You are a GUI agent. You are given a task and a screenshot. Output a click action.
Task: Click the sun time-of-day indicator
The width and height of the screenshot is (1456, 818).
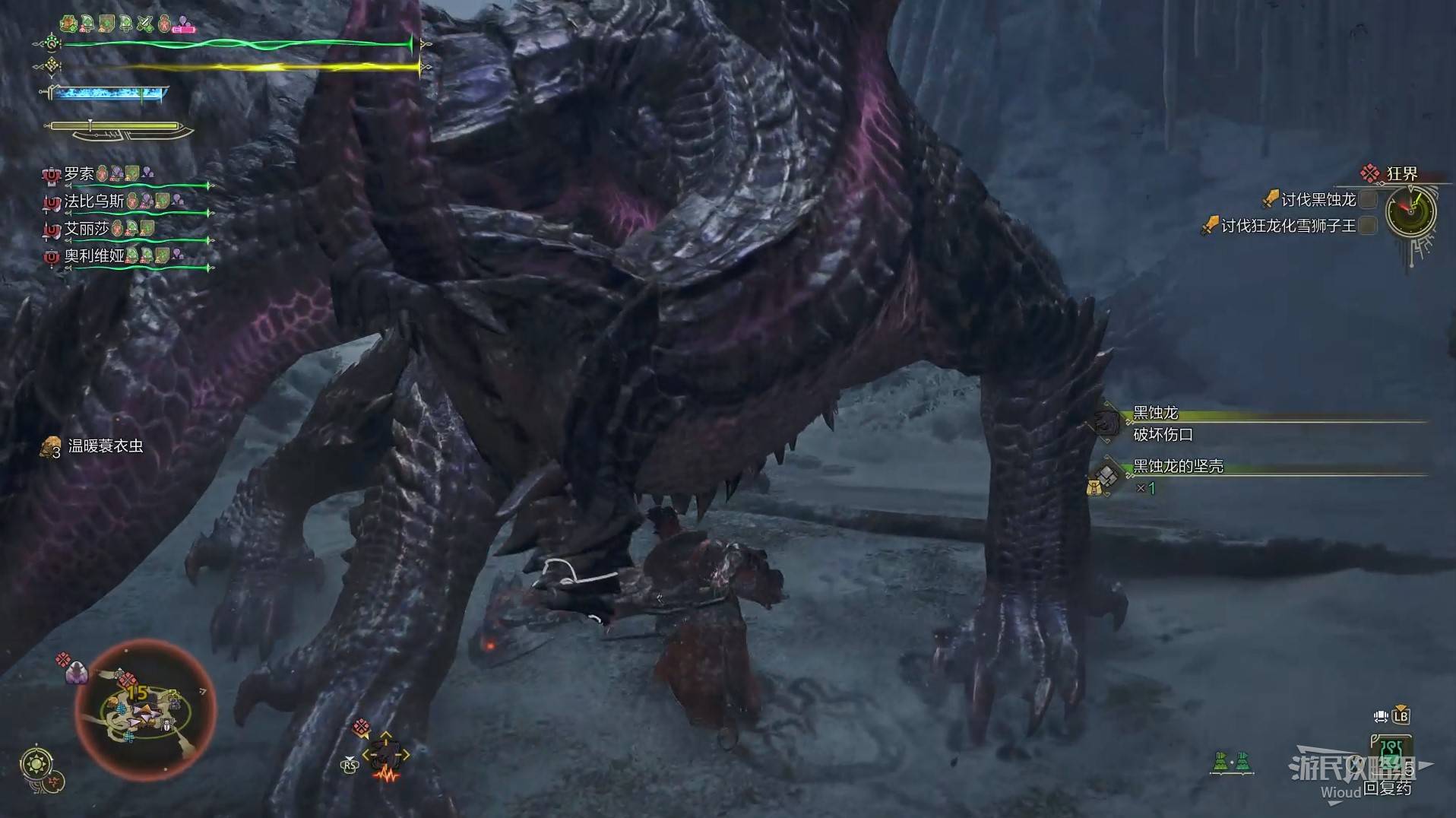(x=37, y=763)
